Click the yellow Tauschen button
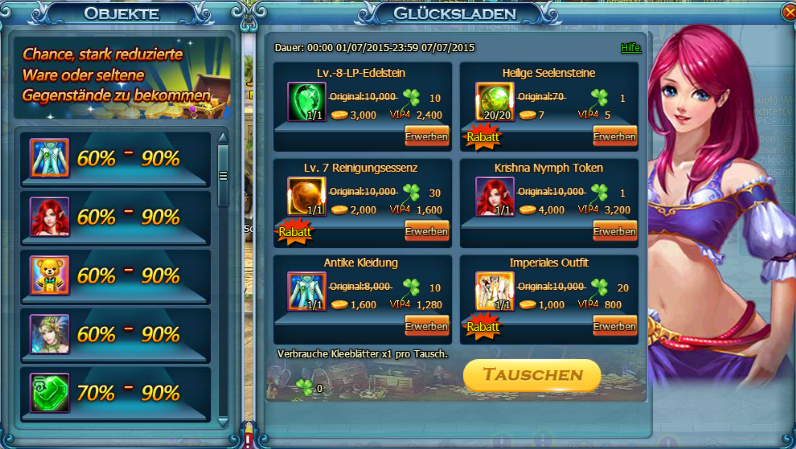The height and width of the screenshot is (449, 796). (x=532, y=375)
